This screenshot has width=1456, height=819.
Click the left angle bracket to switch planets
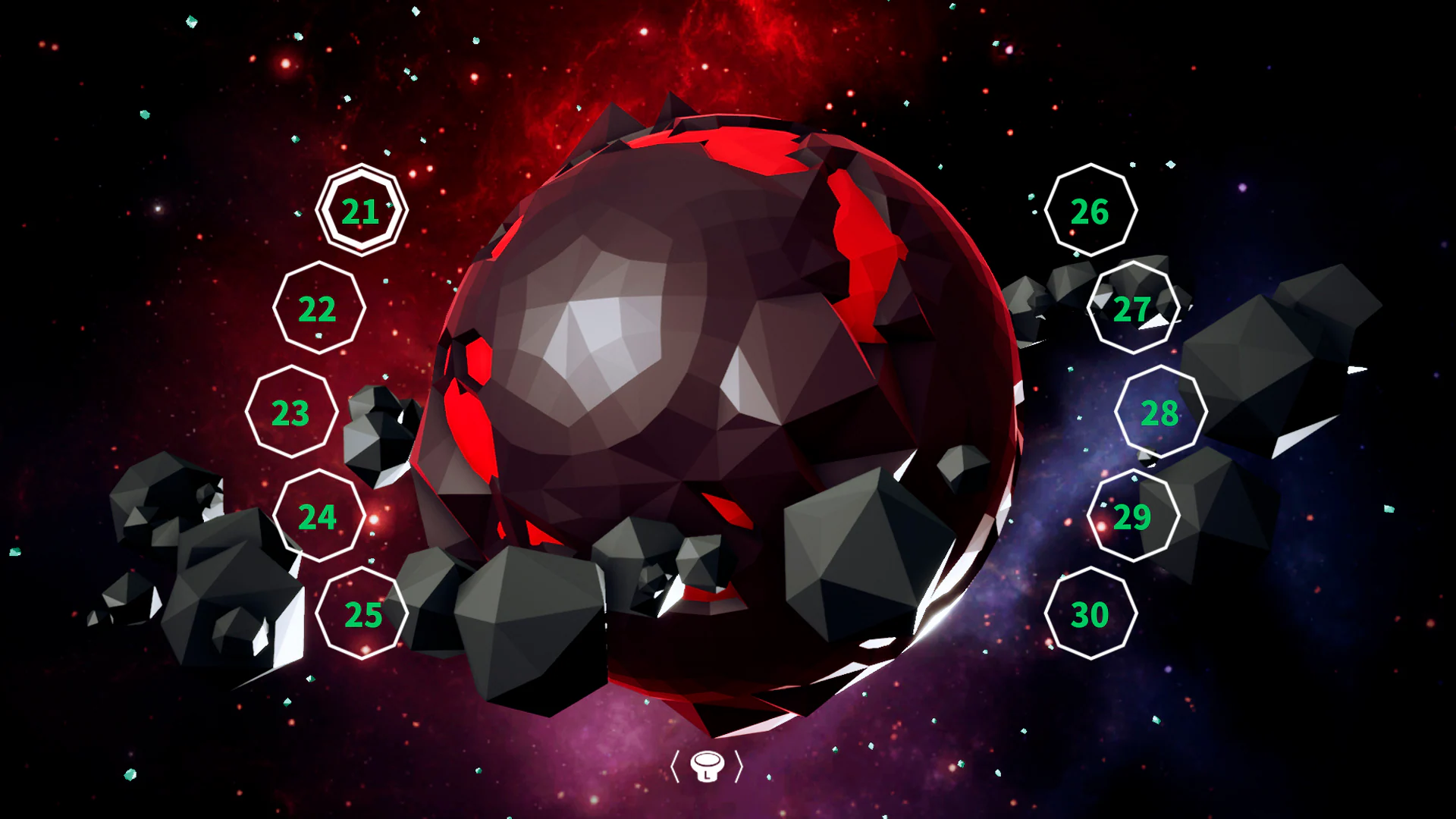(x=676, y=767)
